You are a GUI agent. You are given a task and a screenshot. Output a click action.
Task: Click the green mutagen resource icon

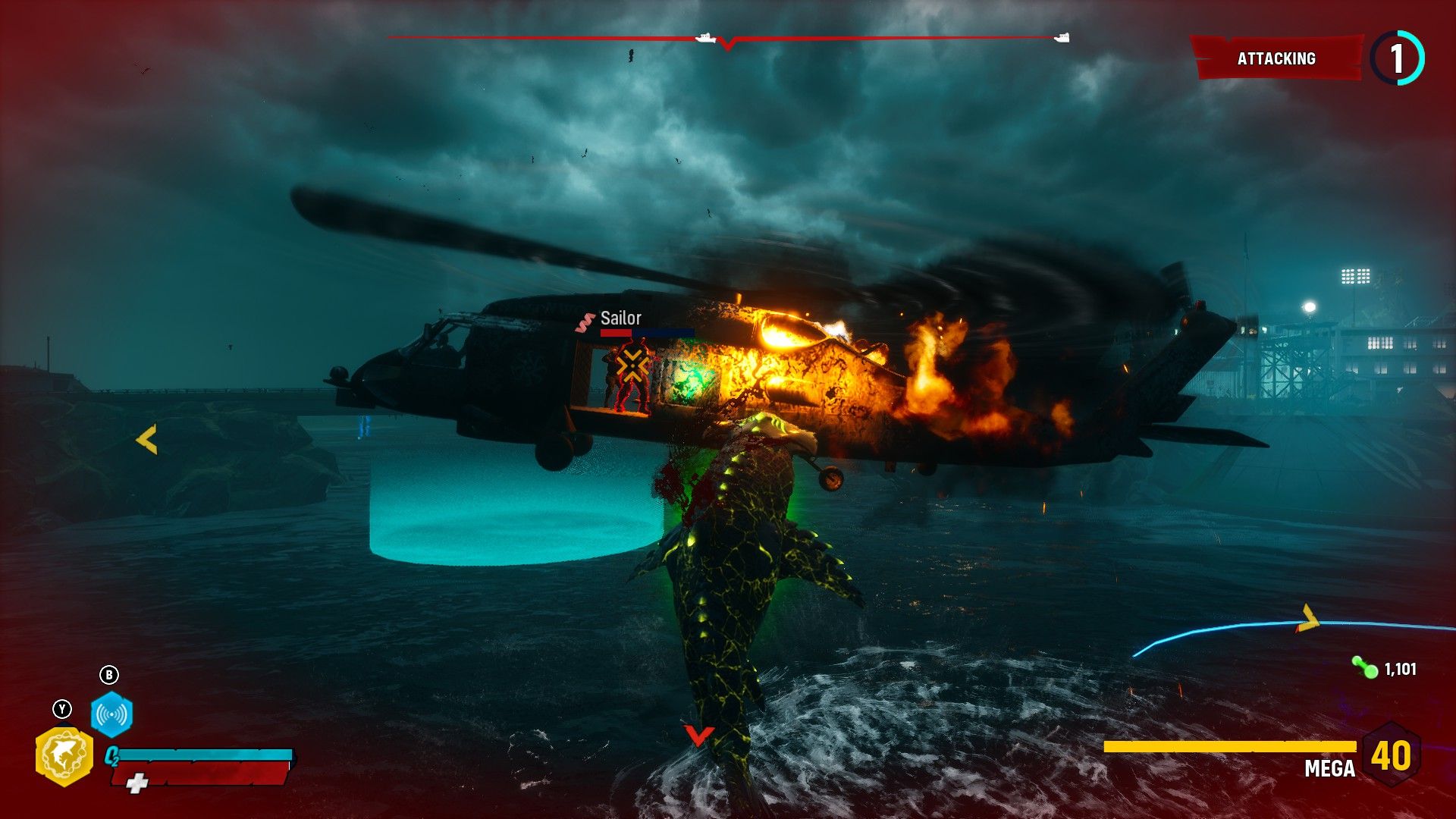1363,668
